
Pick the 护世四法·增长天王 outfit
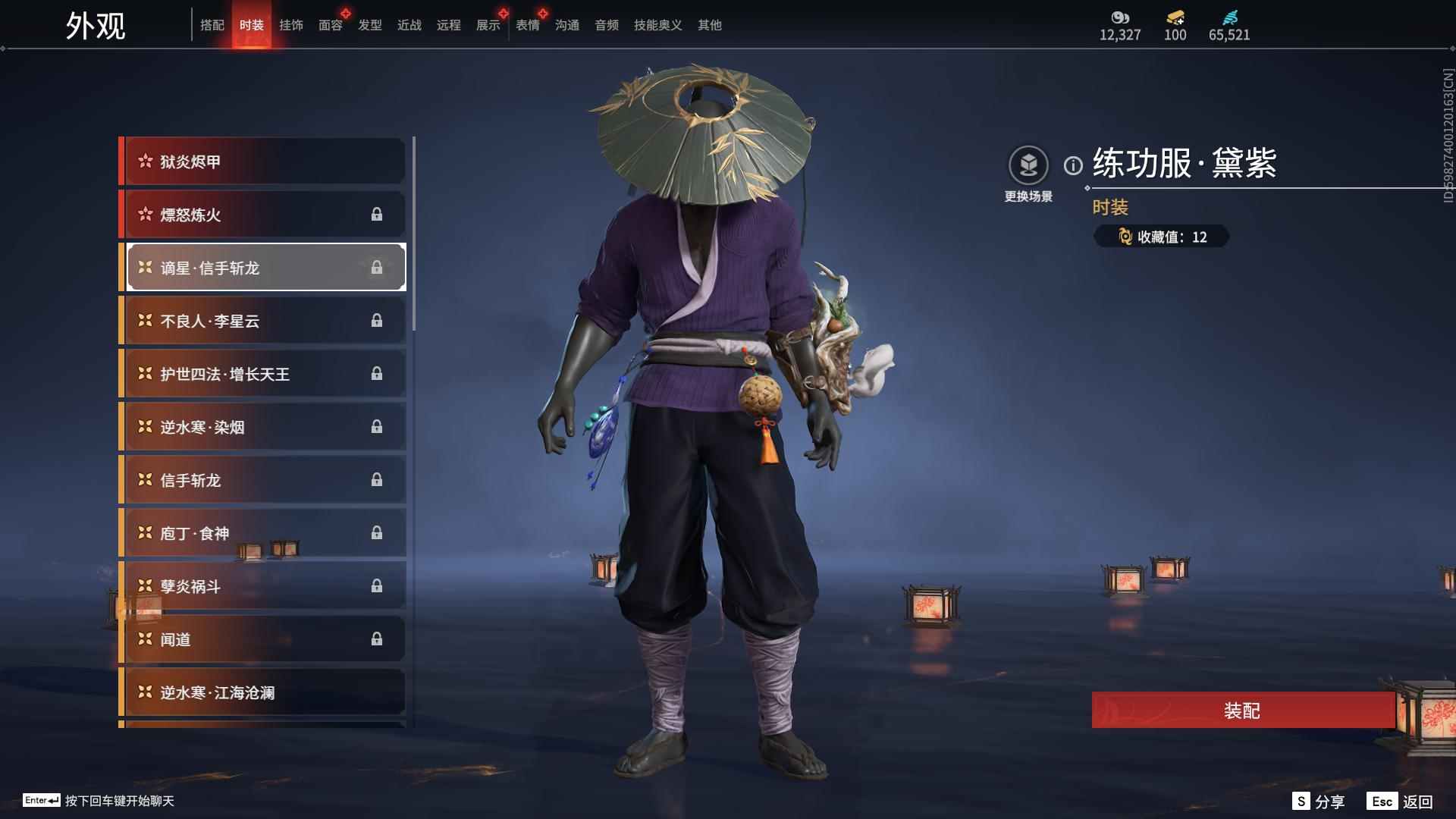(264, 374)
